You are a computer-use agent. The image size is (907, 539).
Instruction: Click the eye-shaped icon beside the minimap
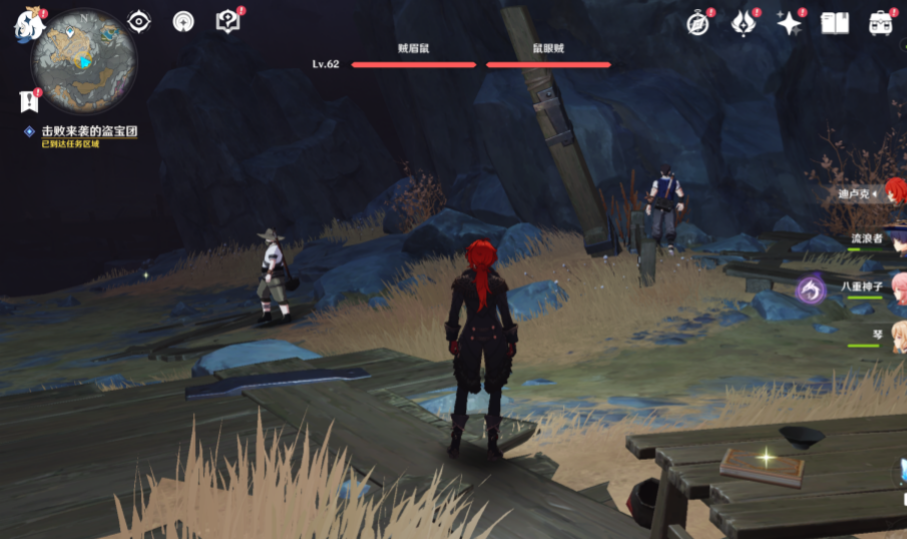[x=139, y=22]
